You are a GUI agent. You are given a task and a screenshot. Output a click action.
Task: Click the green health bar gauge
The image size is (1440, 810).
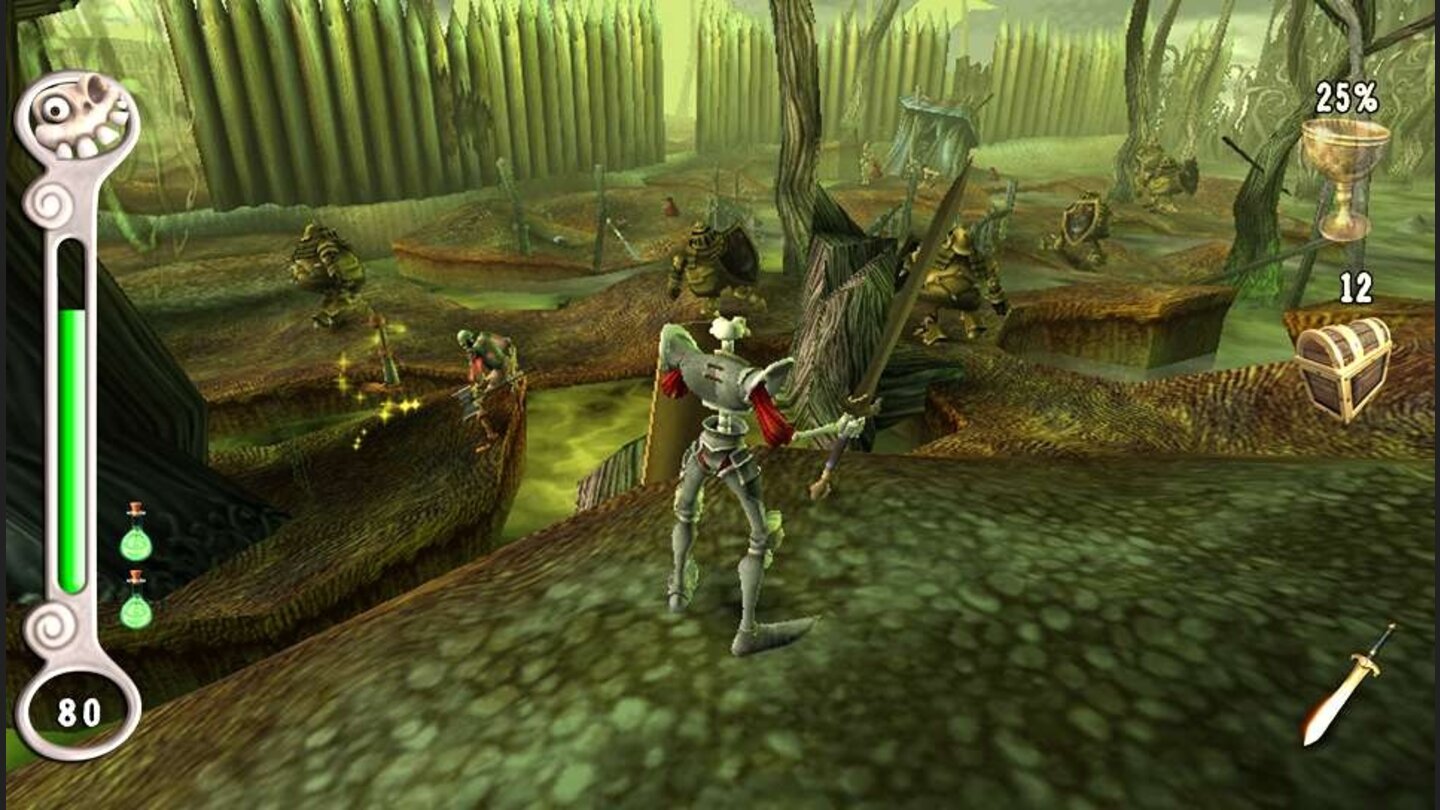tap(72, 440)
